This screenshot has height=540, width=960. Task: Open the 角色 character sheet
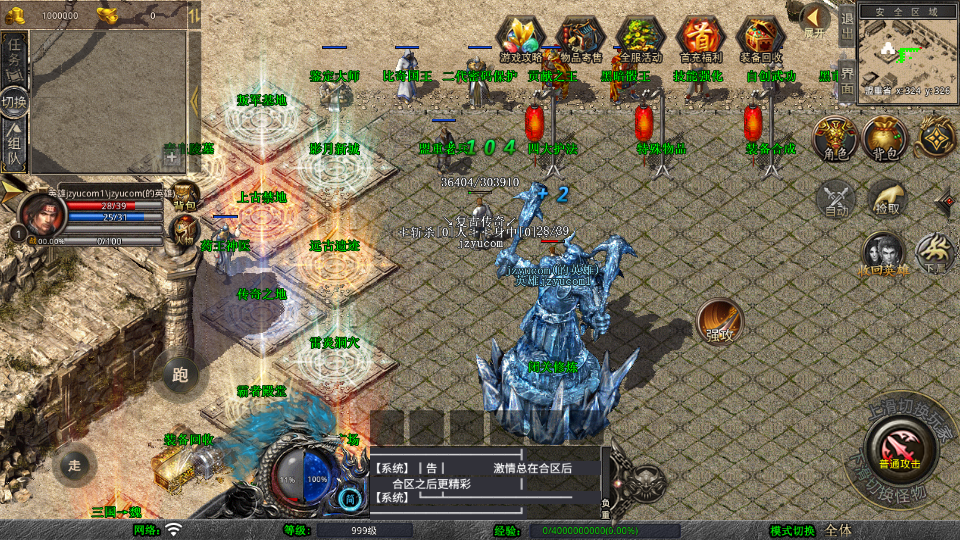point(834,138)
